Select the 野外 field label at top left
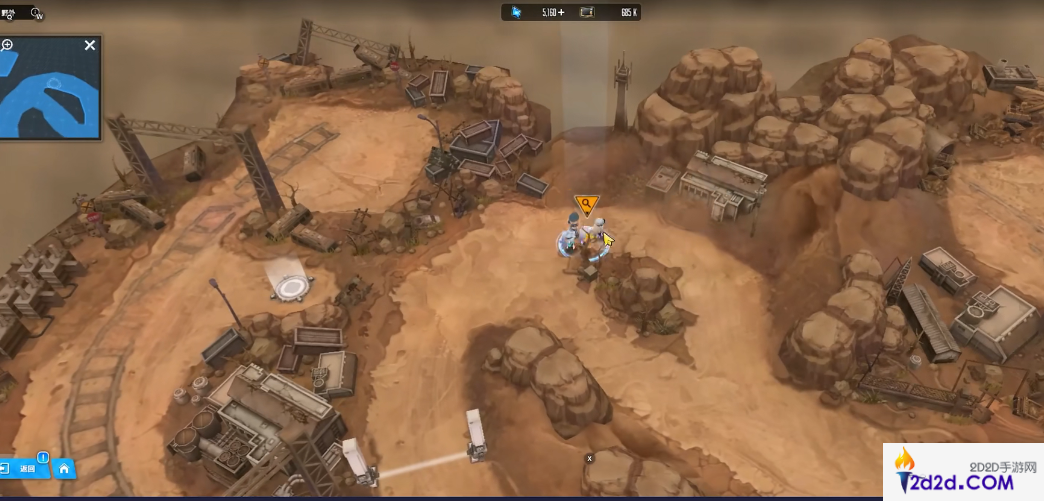1044x501 pixels. (10, 13)
